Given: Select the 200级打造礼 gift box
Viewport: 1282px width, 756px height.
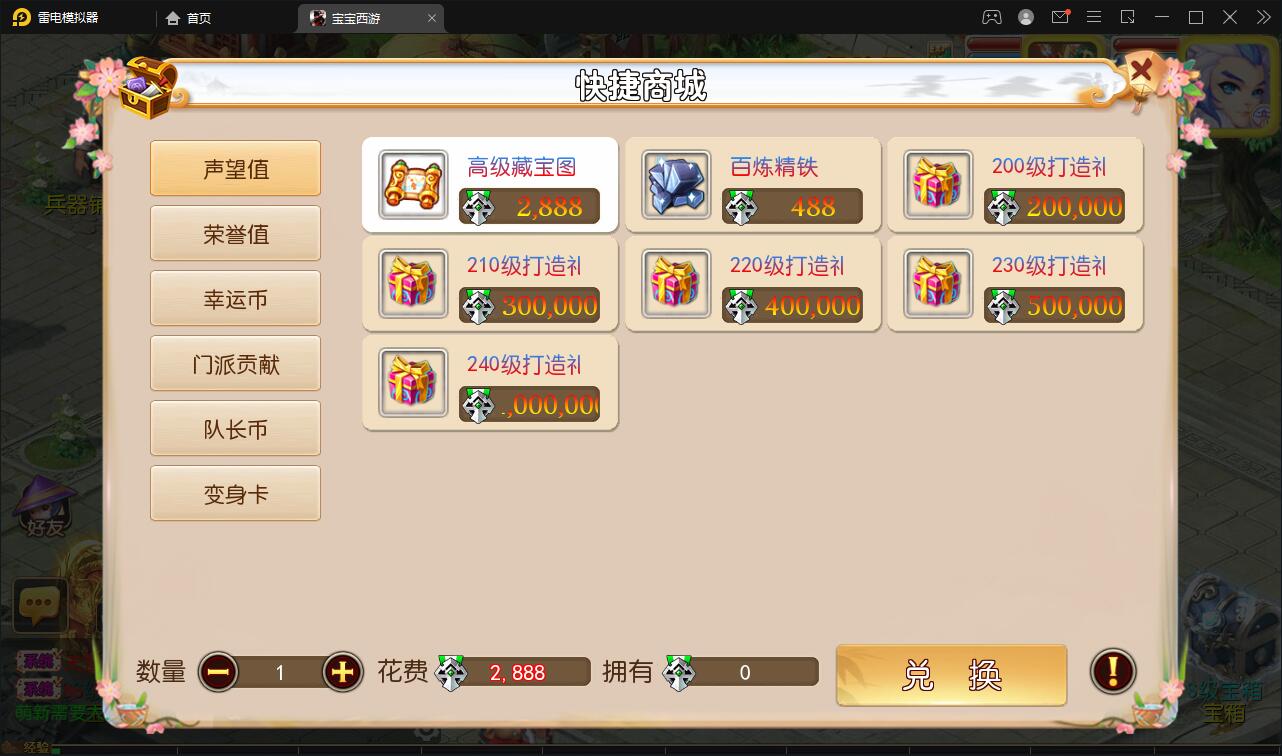Looking at the screenshot, I should (x=1013, y=185).
